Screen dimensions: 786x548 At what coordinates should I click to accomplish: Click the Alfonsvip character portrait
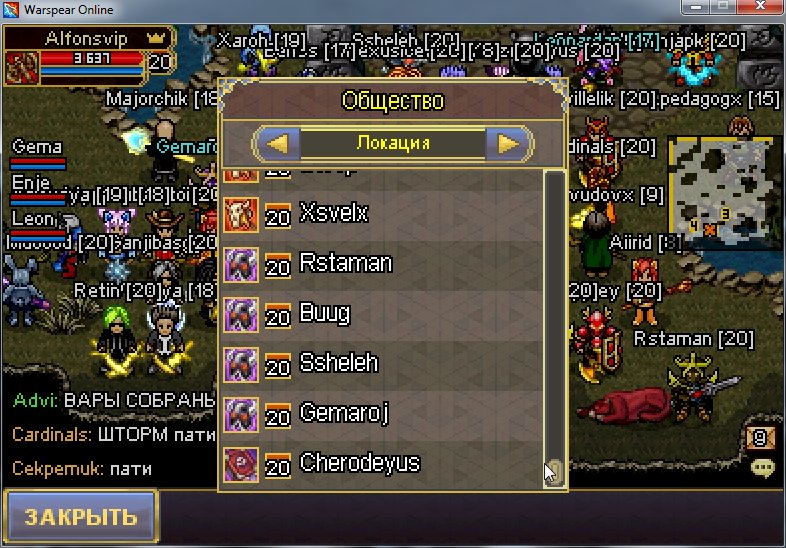point(21,67)
